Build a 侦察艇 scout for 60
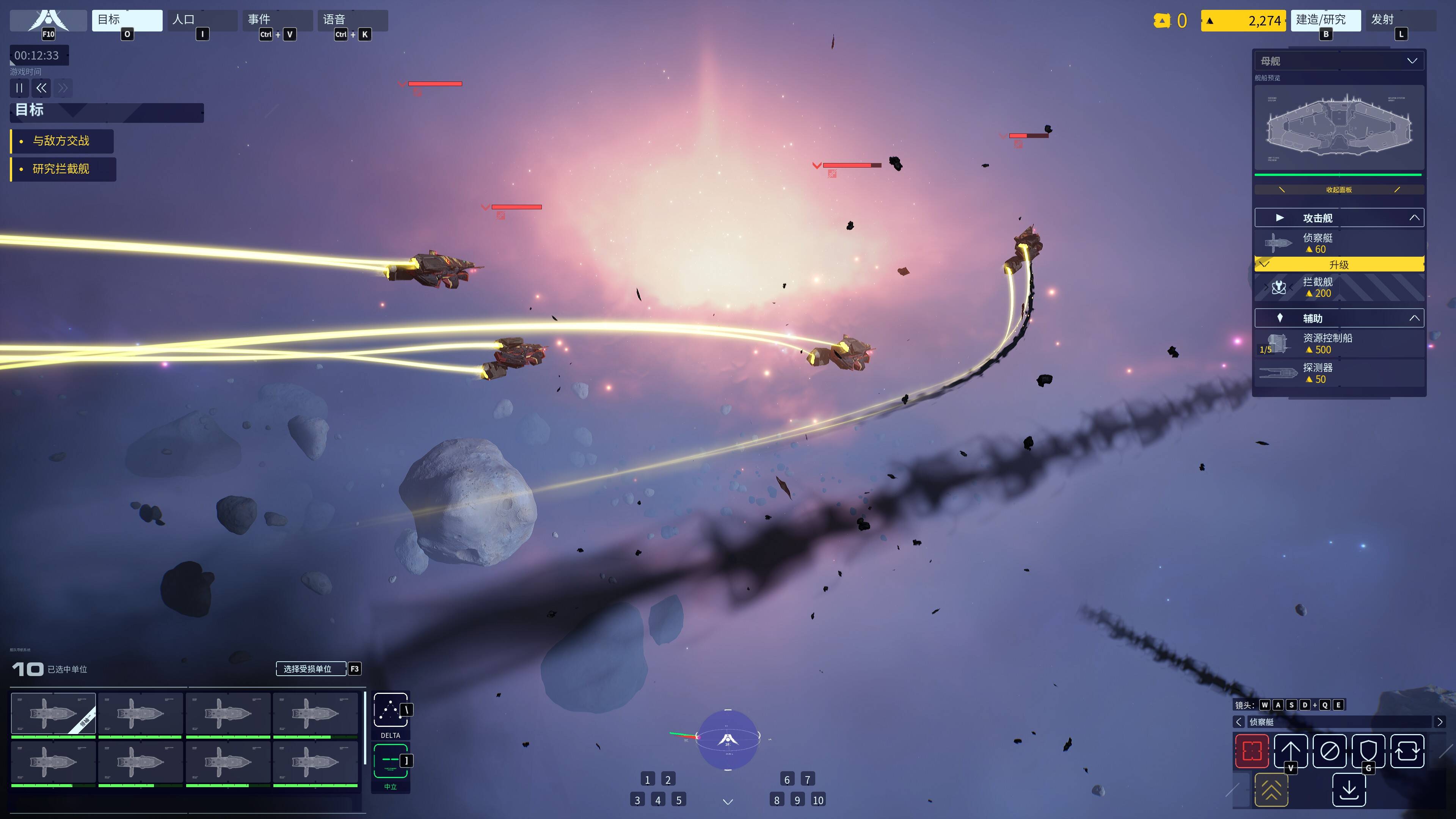The image size is (1456, 819). click(x=1338, y=243)
